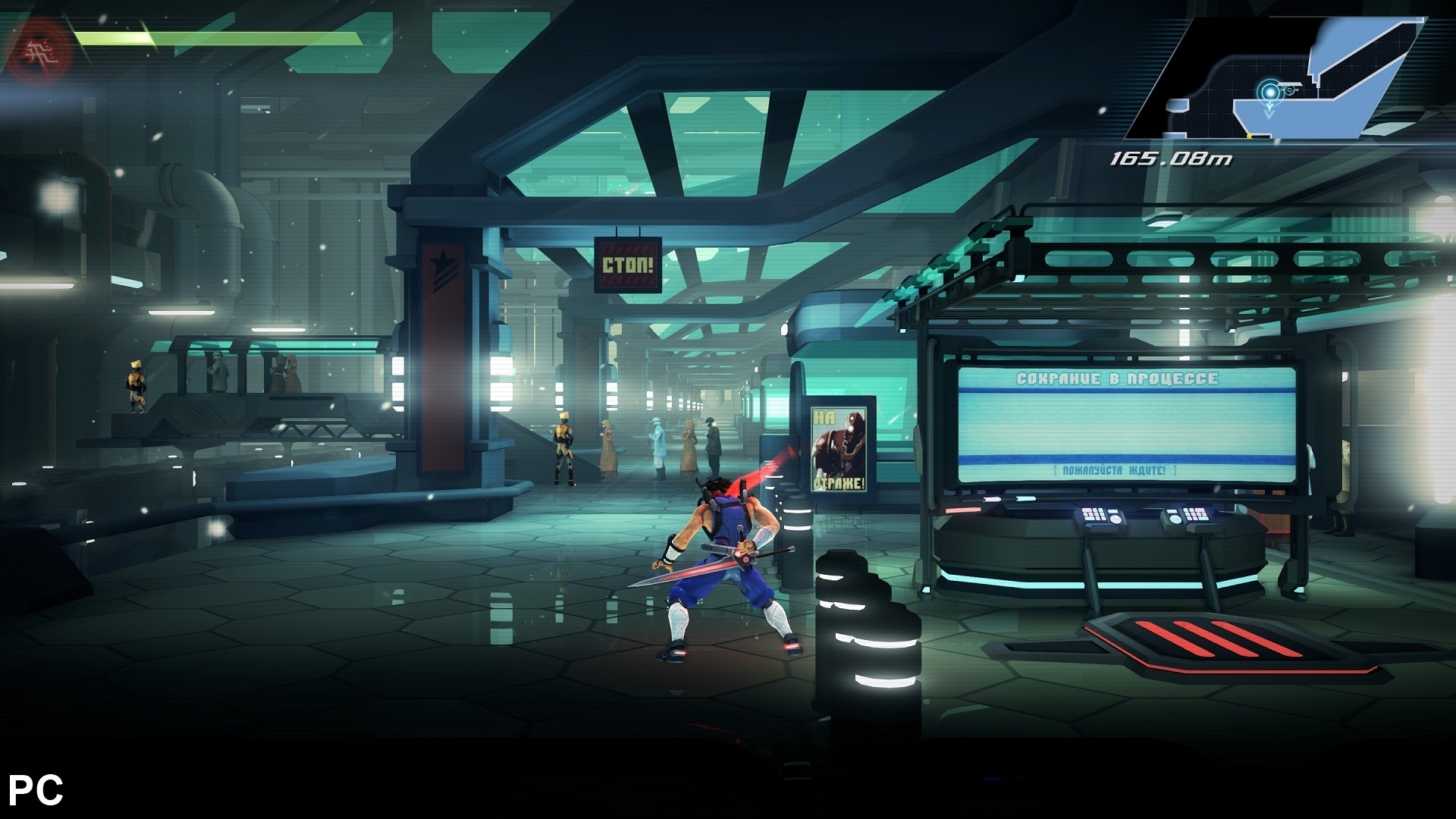Select the glowing player marker on minimap

1269,93
